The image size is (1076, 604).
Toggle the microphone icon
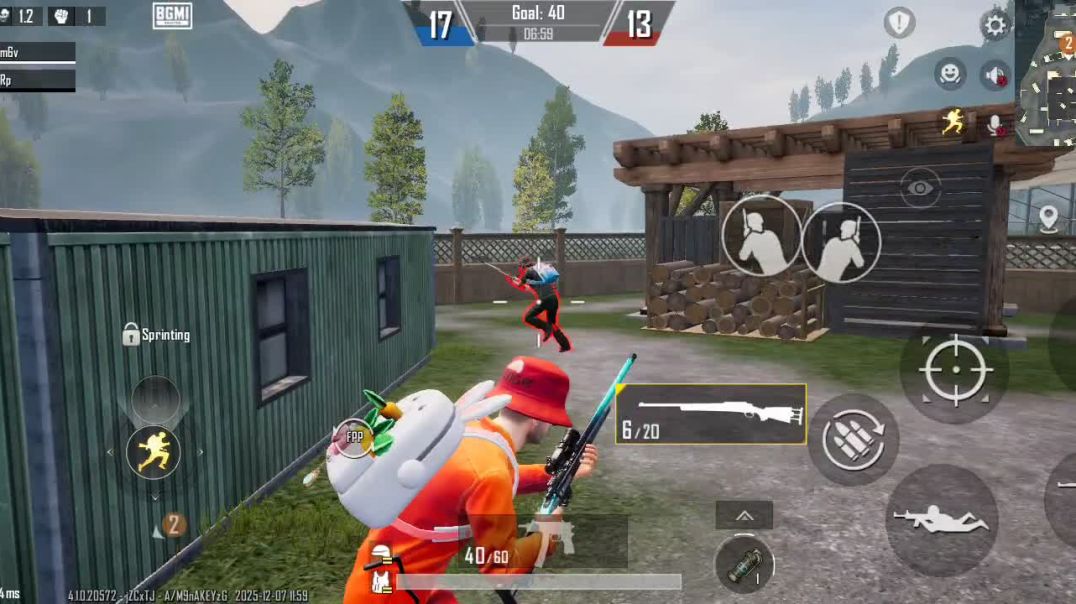(995, 124)
